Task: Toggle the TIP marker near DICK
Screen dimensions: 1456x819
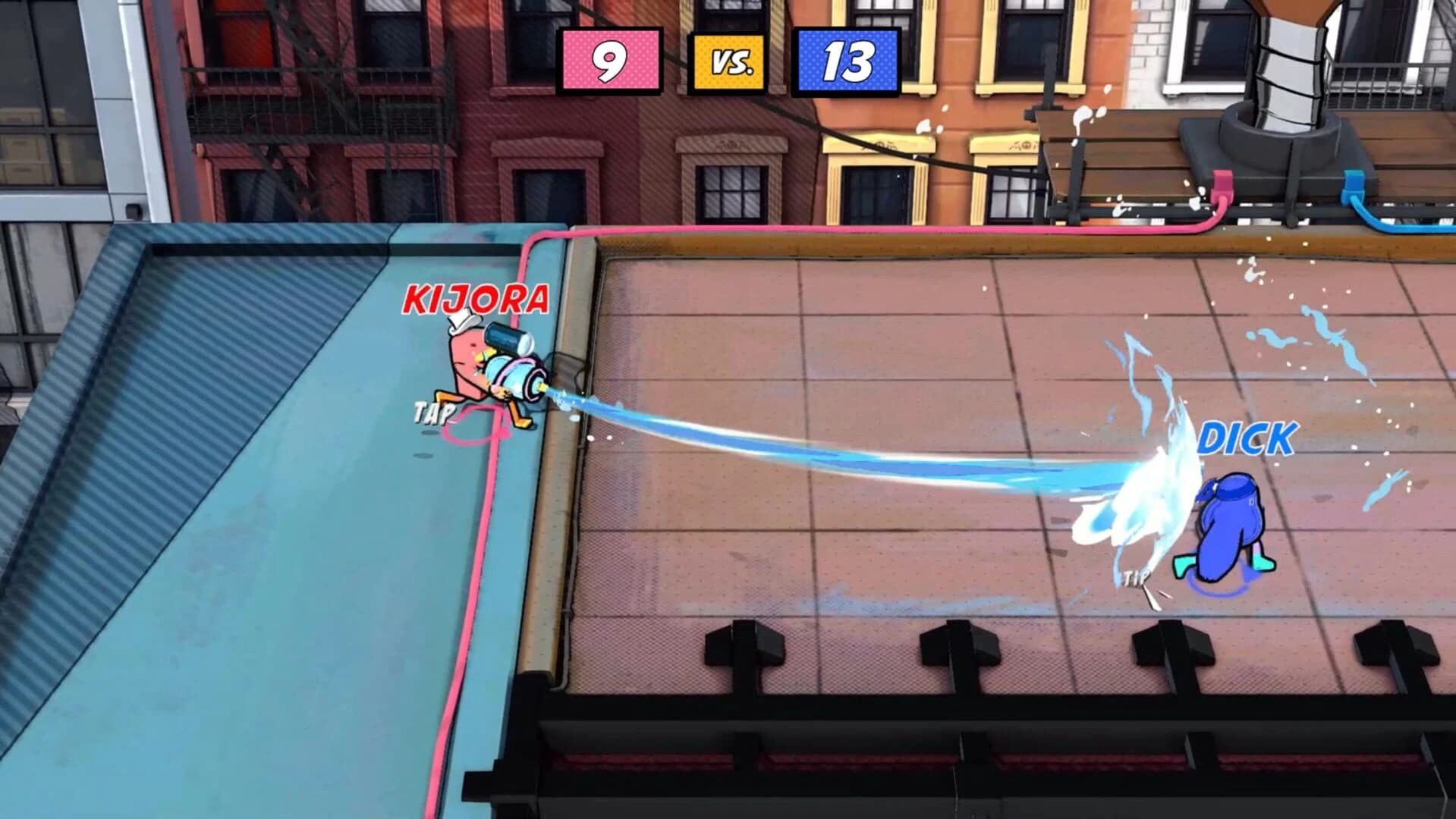Action: [x=1134, y=576]
